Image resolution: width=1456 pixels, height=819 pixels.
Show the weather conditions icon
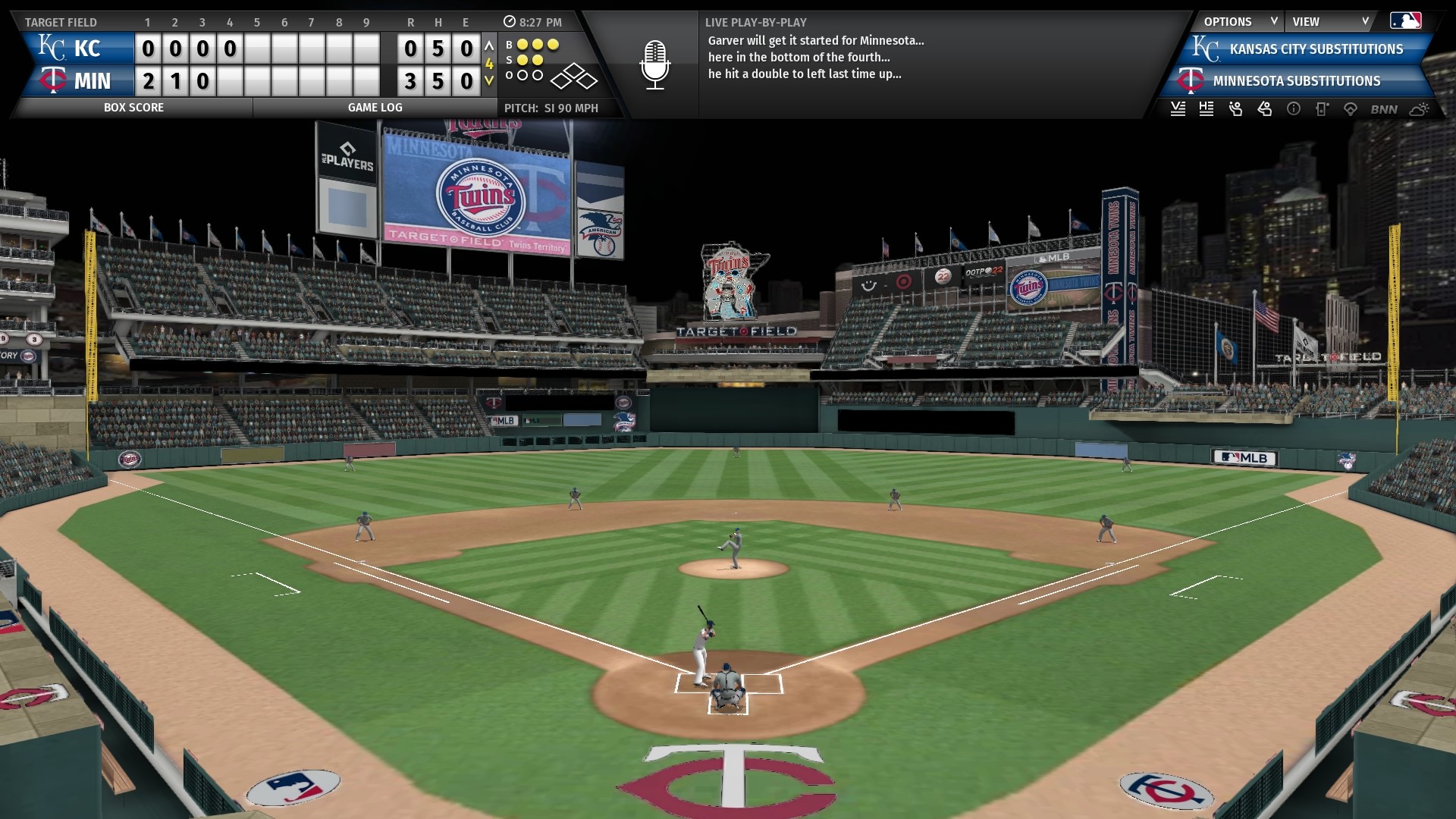click(1419, 109)
